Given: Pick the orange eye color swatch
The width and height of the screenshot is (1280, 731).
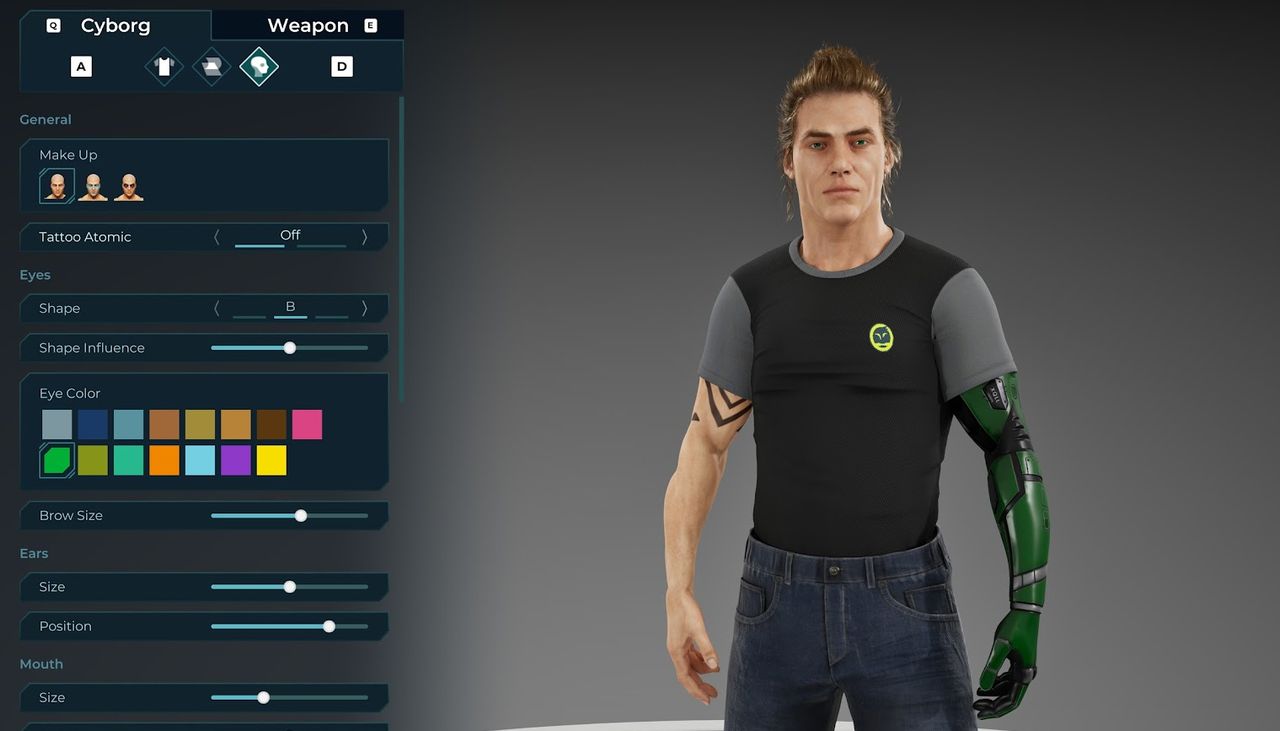Looking at the screenshot, I should tap(164, 461).
